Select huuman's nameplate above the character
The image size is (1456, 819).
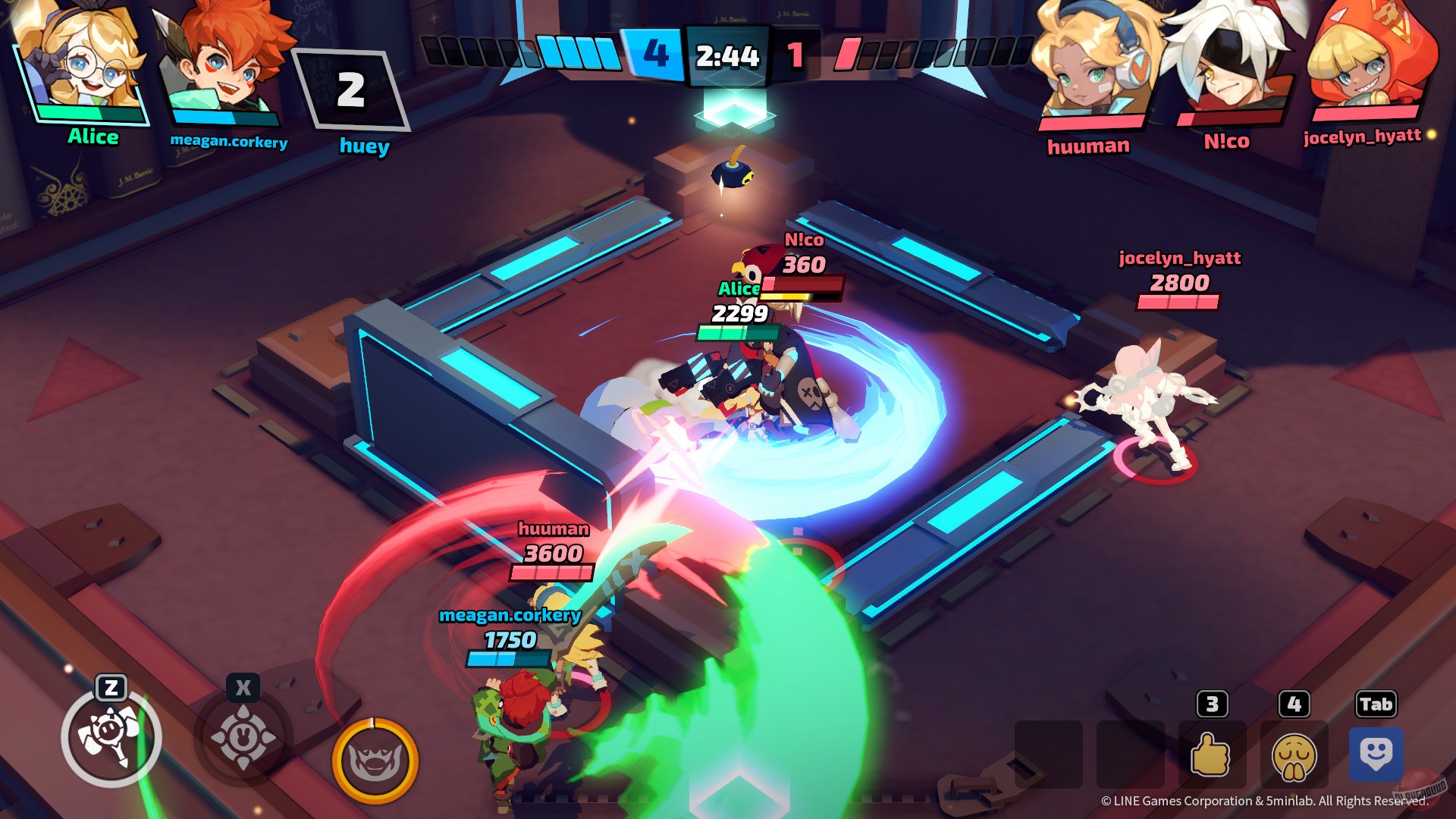click(552, 529)
